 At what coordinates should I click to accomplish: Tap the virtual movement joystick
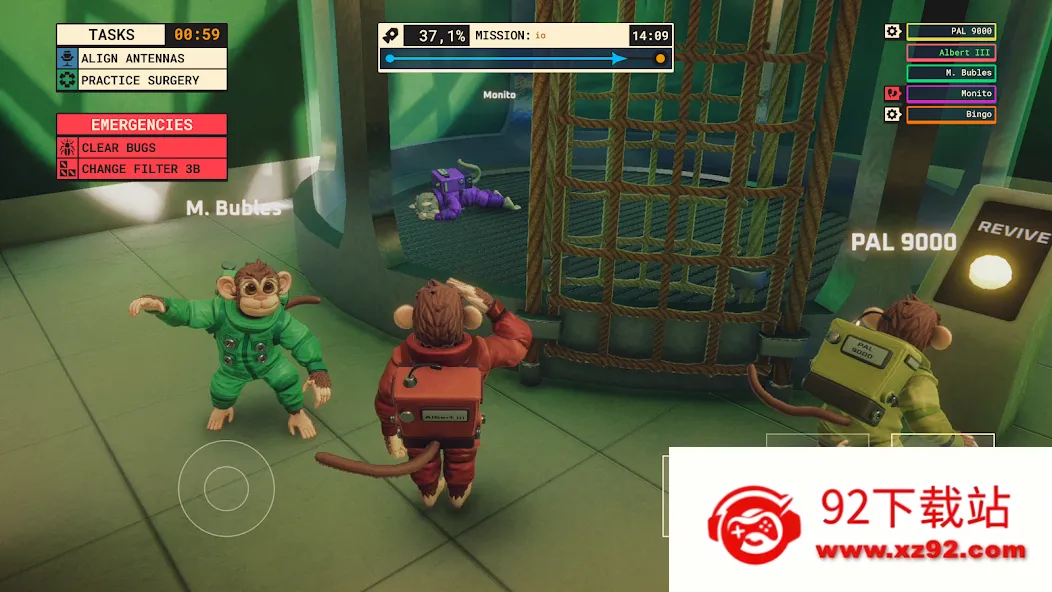click(x=226, y=488)
